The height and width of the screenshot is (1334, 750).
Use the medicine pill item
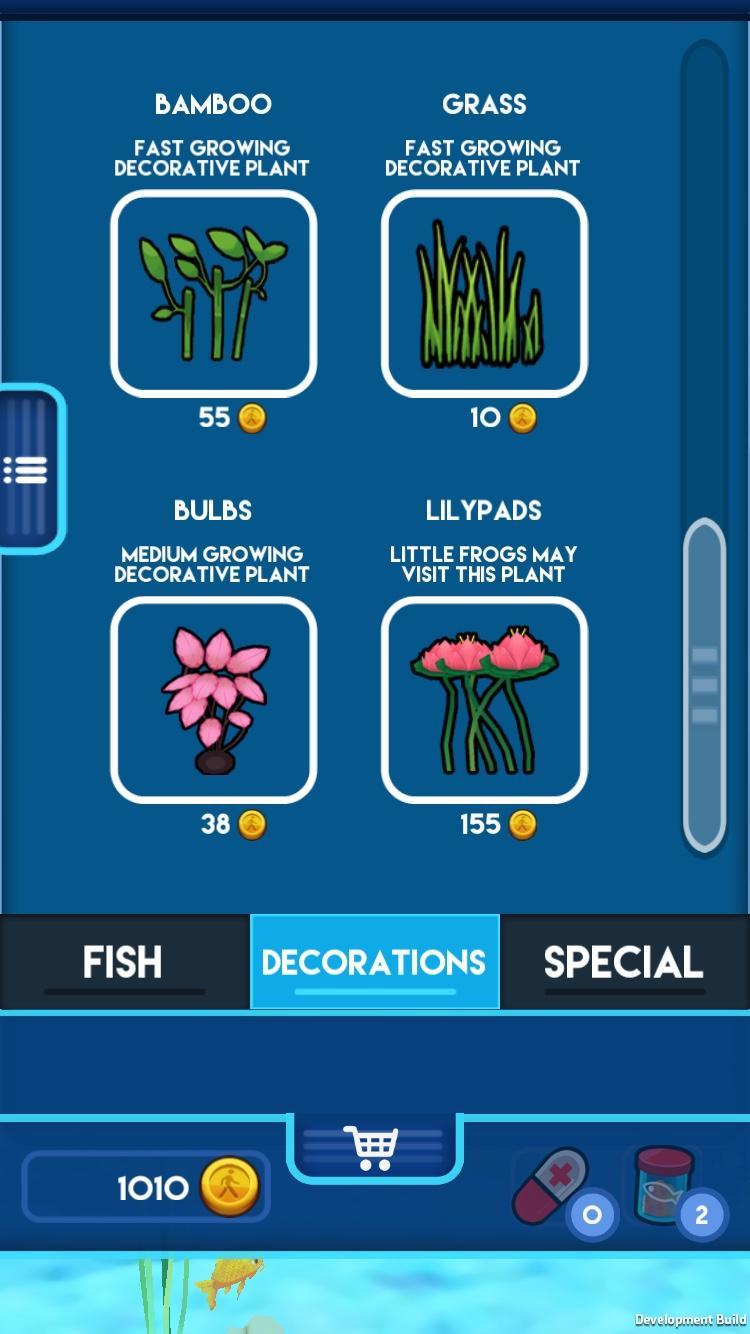(552, 1187)
